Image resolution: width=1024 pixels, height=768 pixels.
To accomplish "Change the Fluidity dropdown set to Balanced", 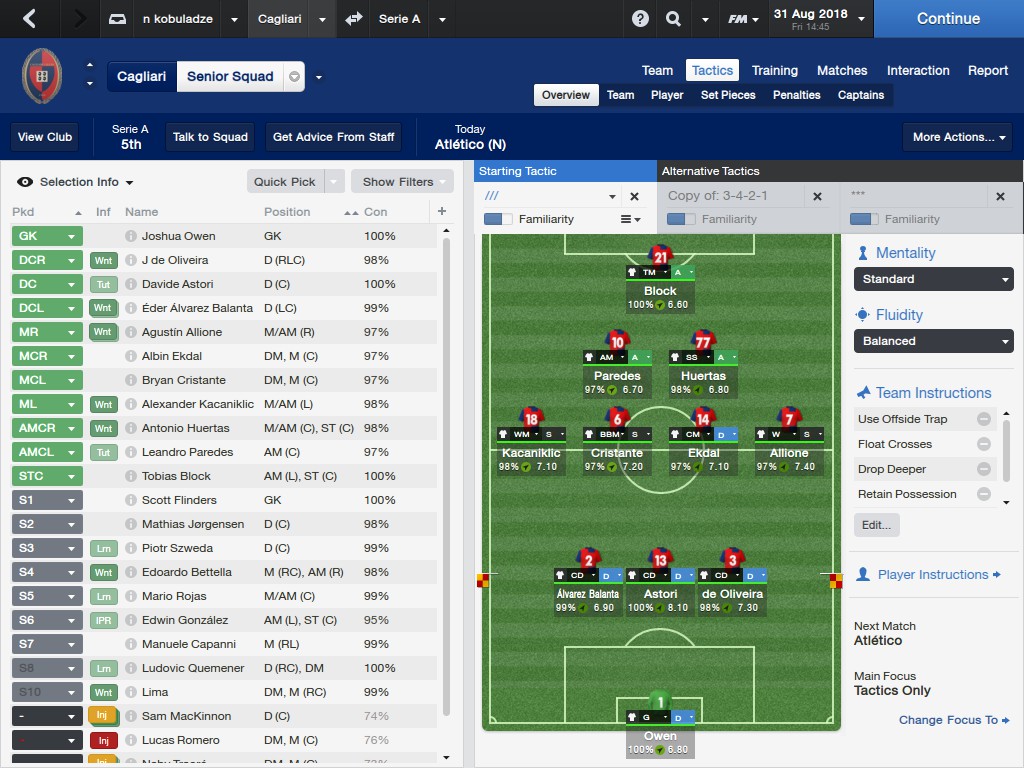I will click(x=933, y=341).
